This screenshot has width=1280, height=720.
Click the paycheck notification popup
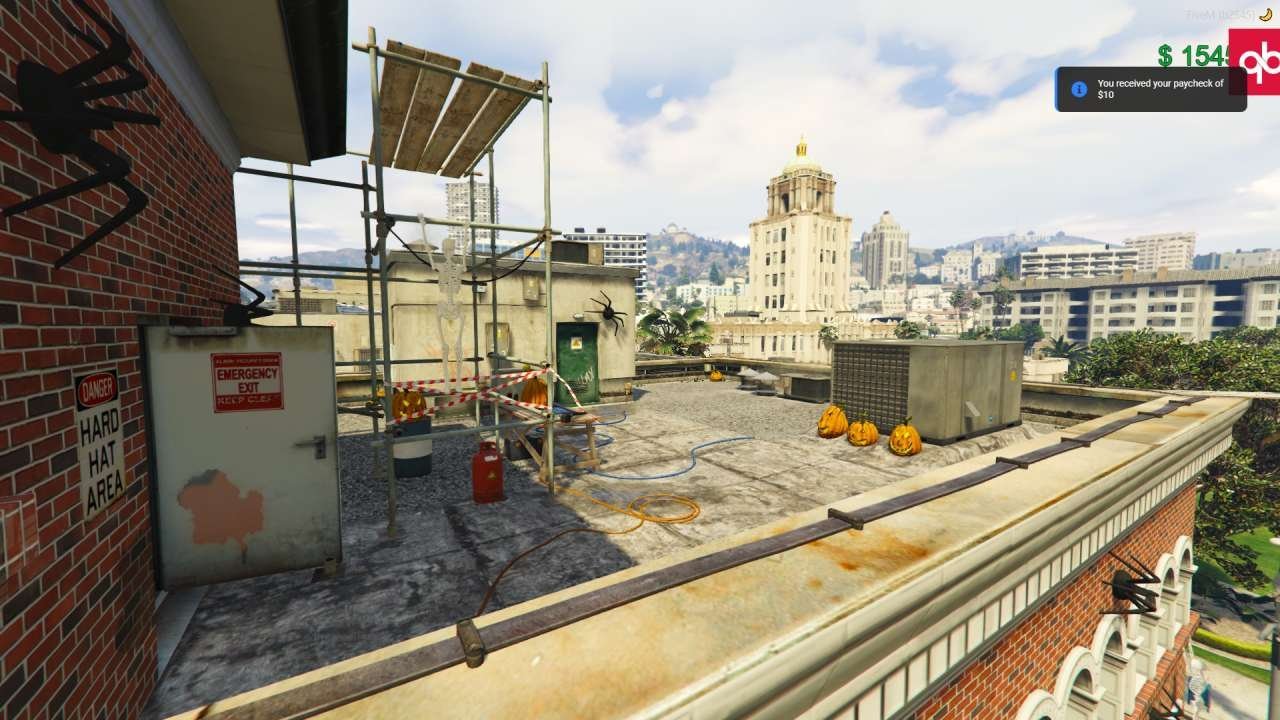pos(1150,89)
